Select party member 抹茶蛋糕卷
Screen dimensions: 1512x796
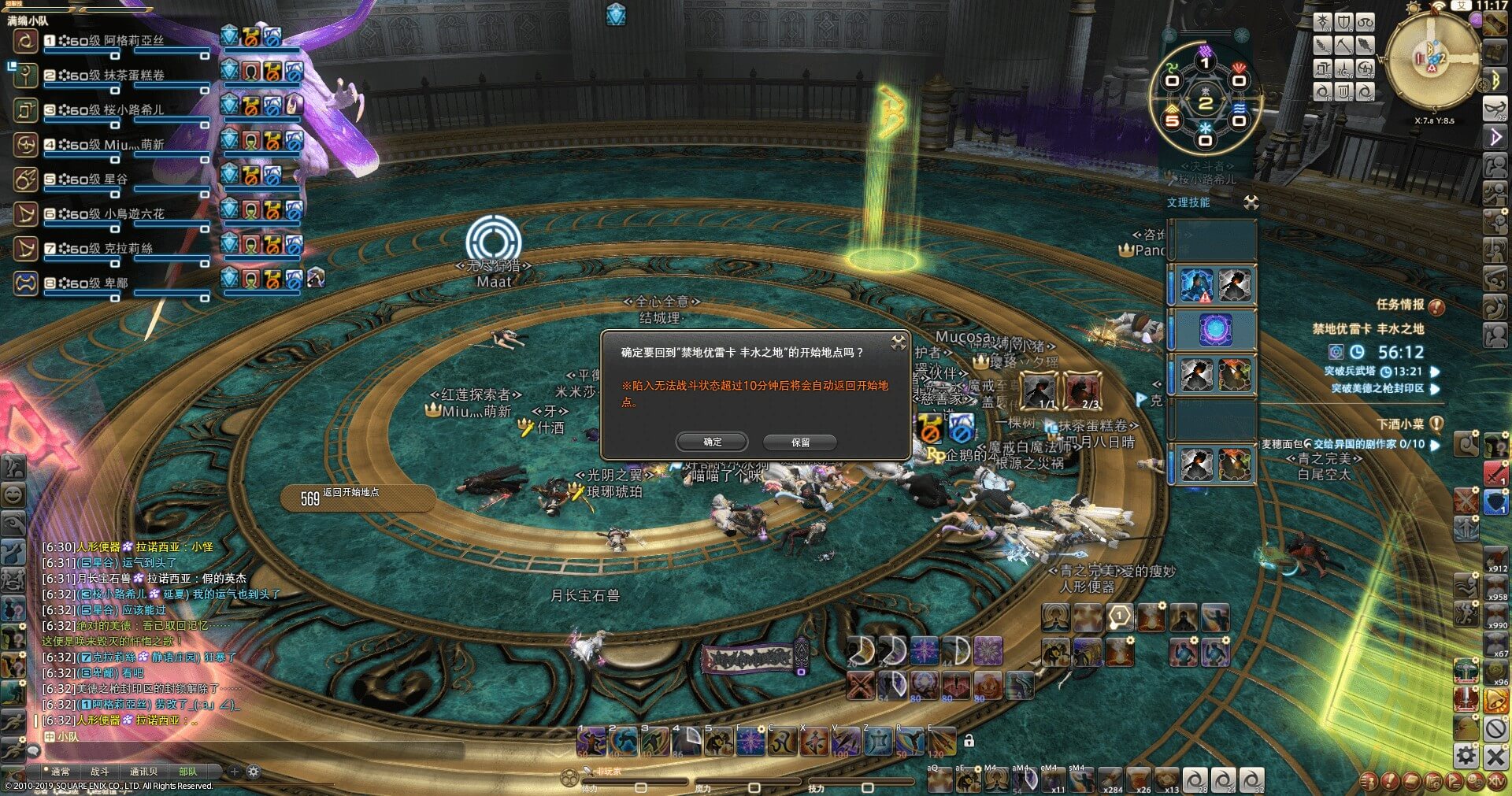(x=134, y=76)
